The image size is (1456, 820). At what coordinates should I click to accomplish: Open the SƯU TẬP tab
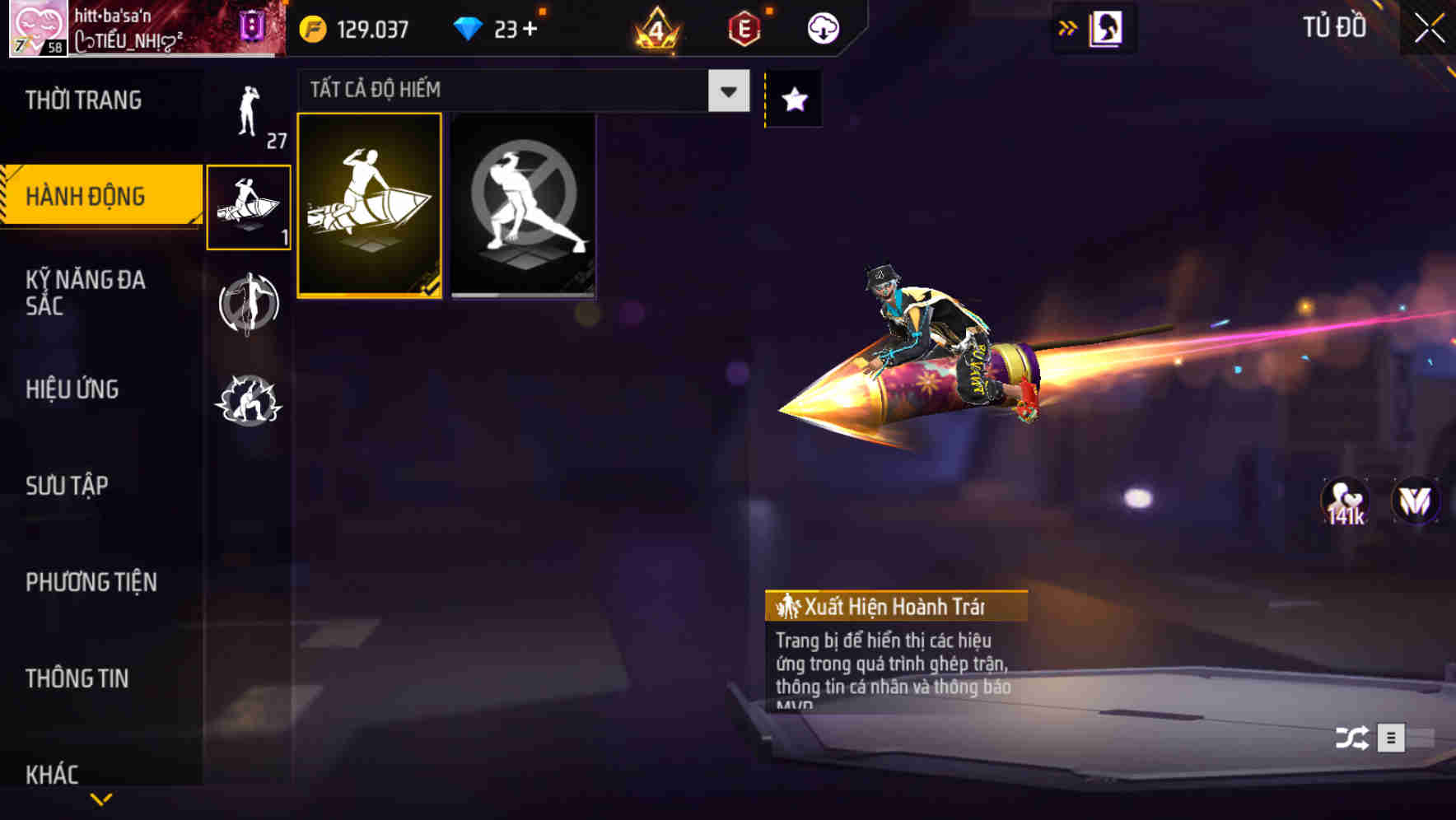tap(66, 486)
